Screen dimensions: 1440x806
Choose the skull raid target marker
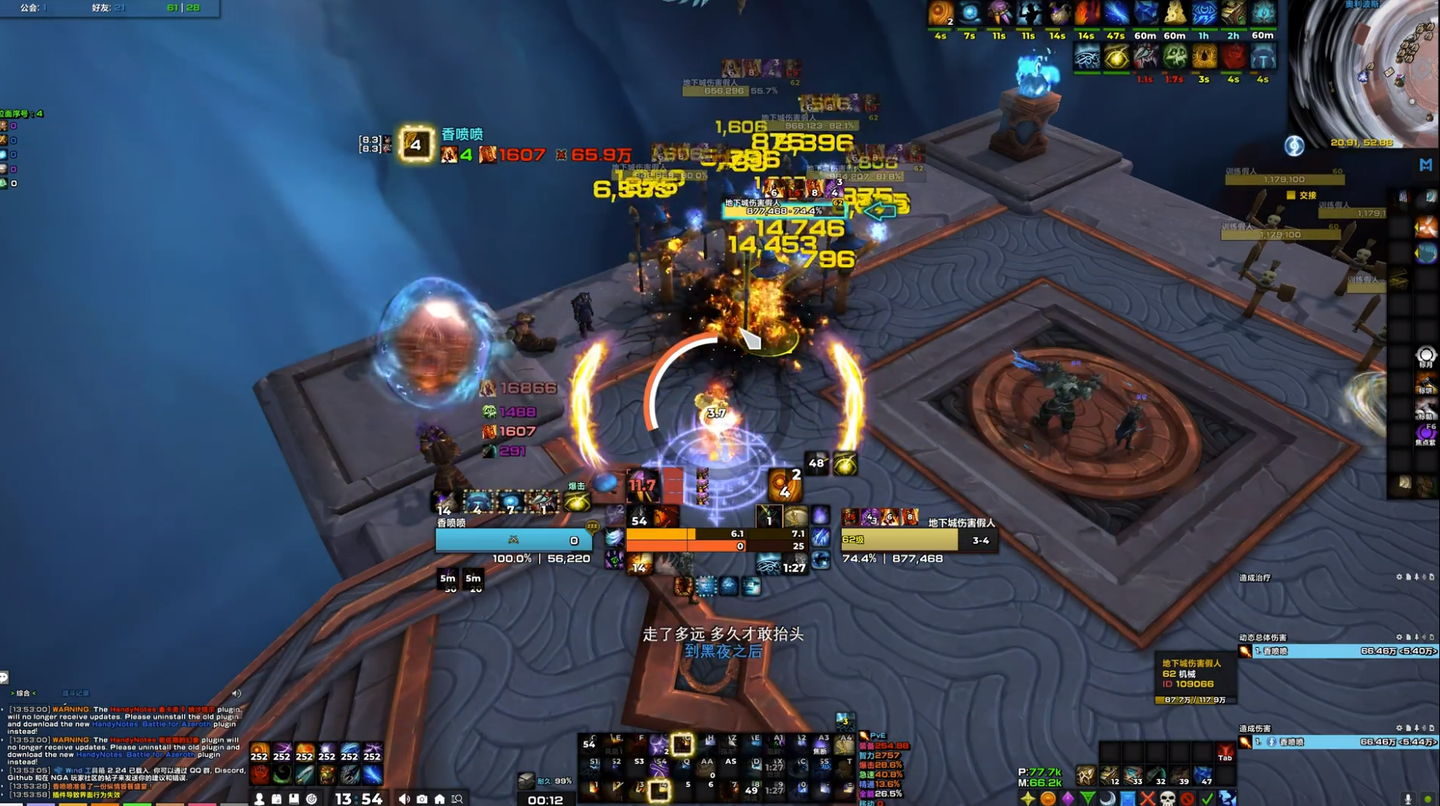1167,798
